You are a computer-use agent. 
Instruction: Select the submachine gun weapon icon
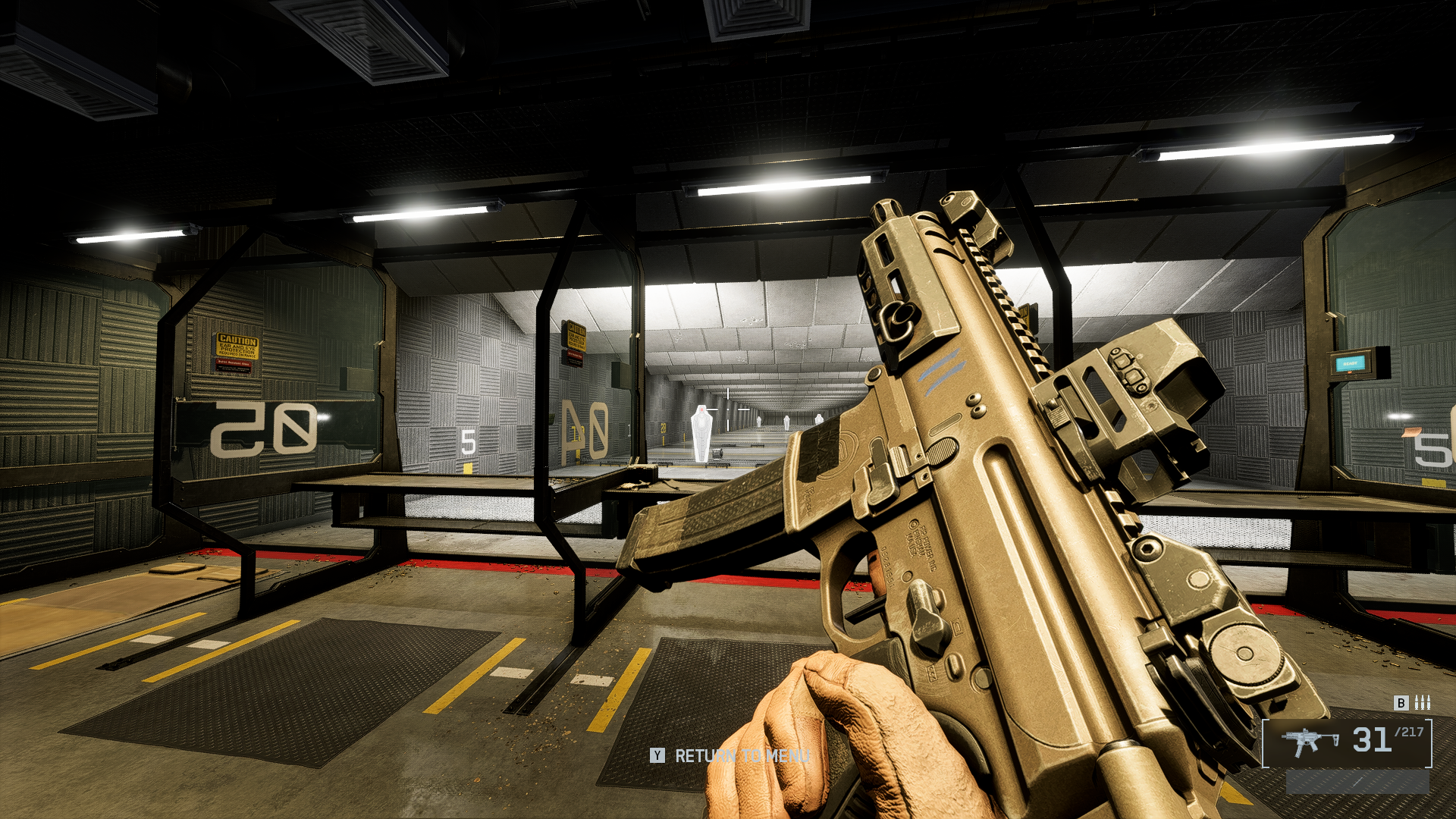pyautogui.click(x=1310, y=741)
